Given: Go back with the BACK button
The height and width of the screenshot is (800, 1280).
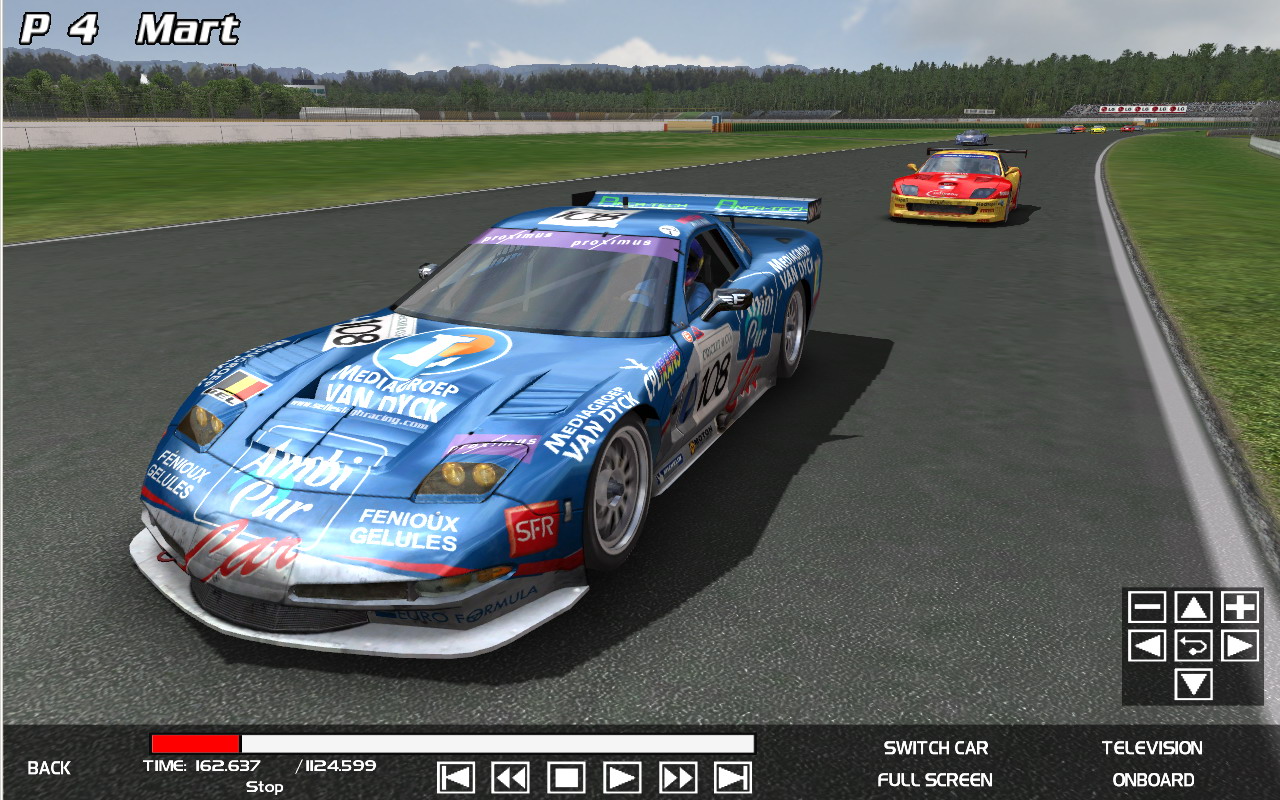Looking at the screenshot, I should coord(49,768).
